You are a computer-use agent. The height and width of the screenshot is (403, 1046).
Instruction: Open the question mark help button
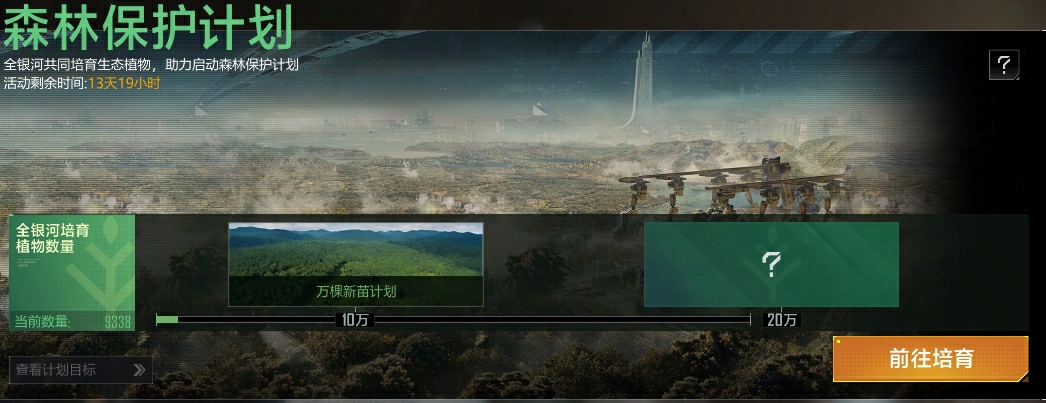click(1004, 66)
